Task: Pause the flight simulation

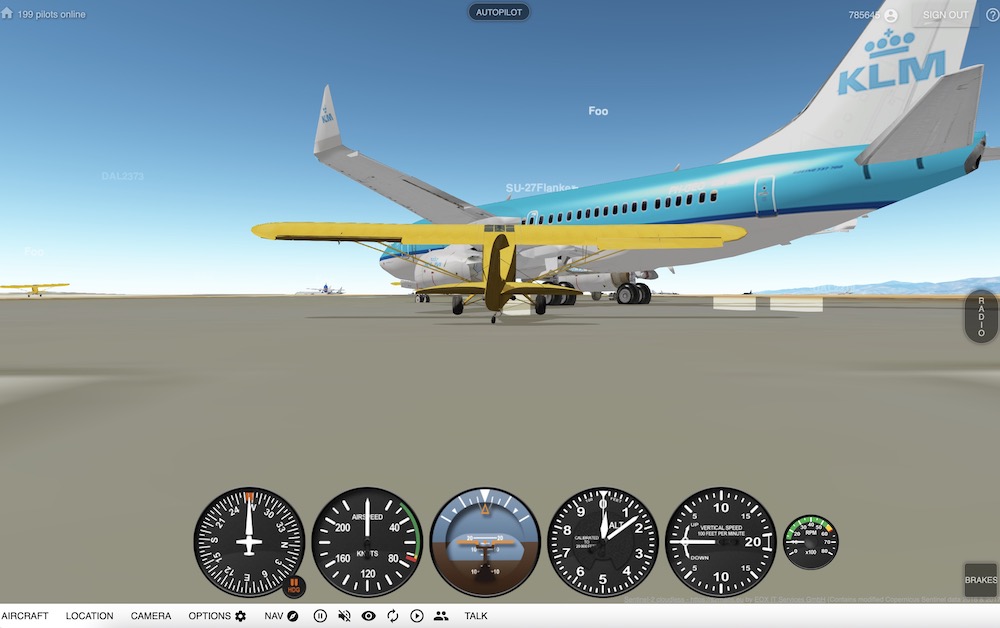Action: pyautogui.click(x=320, y=616)
